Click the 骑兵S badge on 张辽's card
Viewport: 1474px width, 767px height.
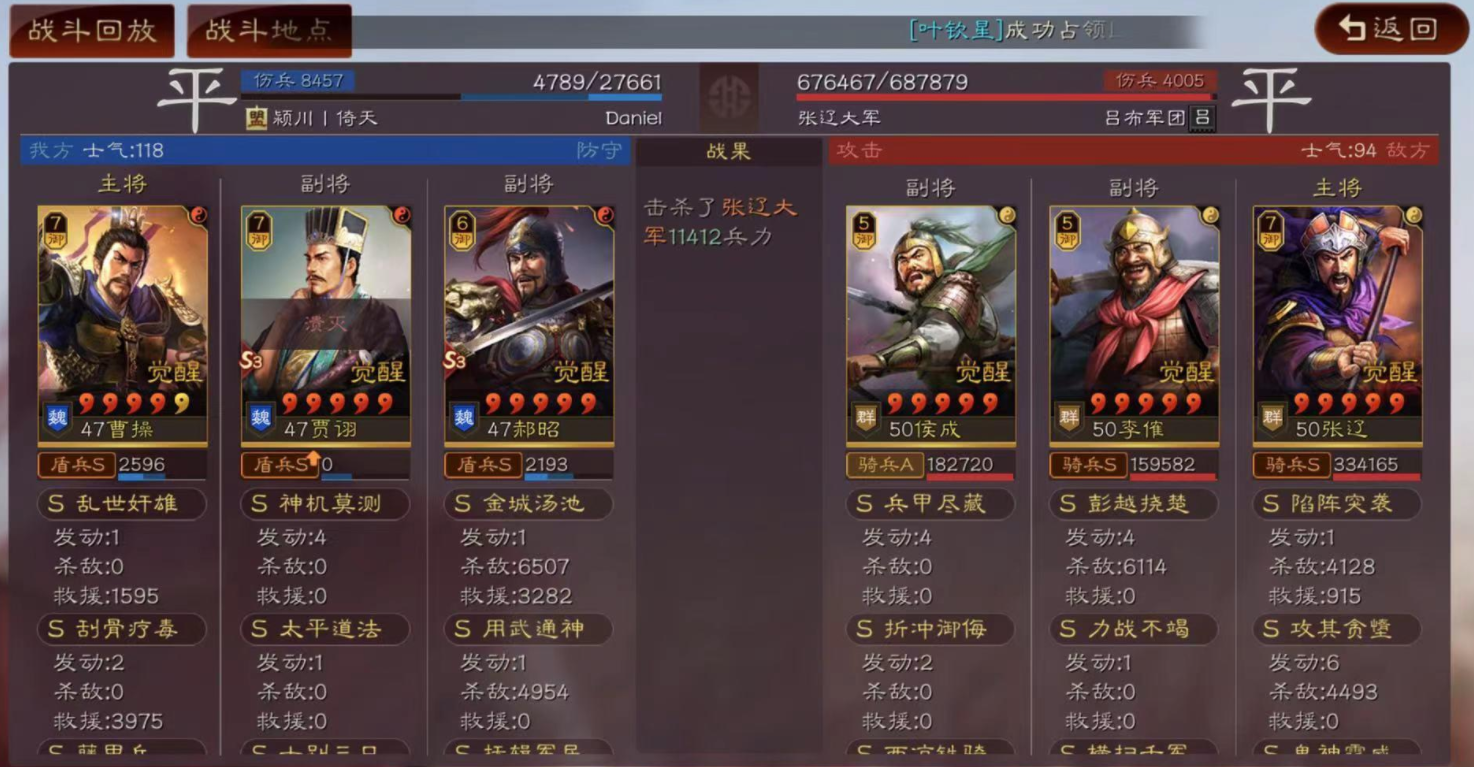(x=1291, y=465)
